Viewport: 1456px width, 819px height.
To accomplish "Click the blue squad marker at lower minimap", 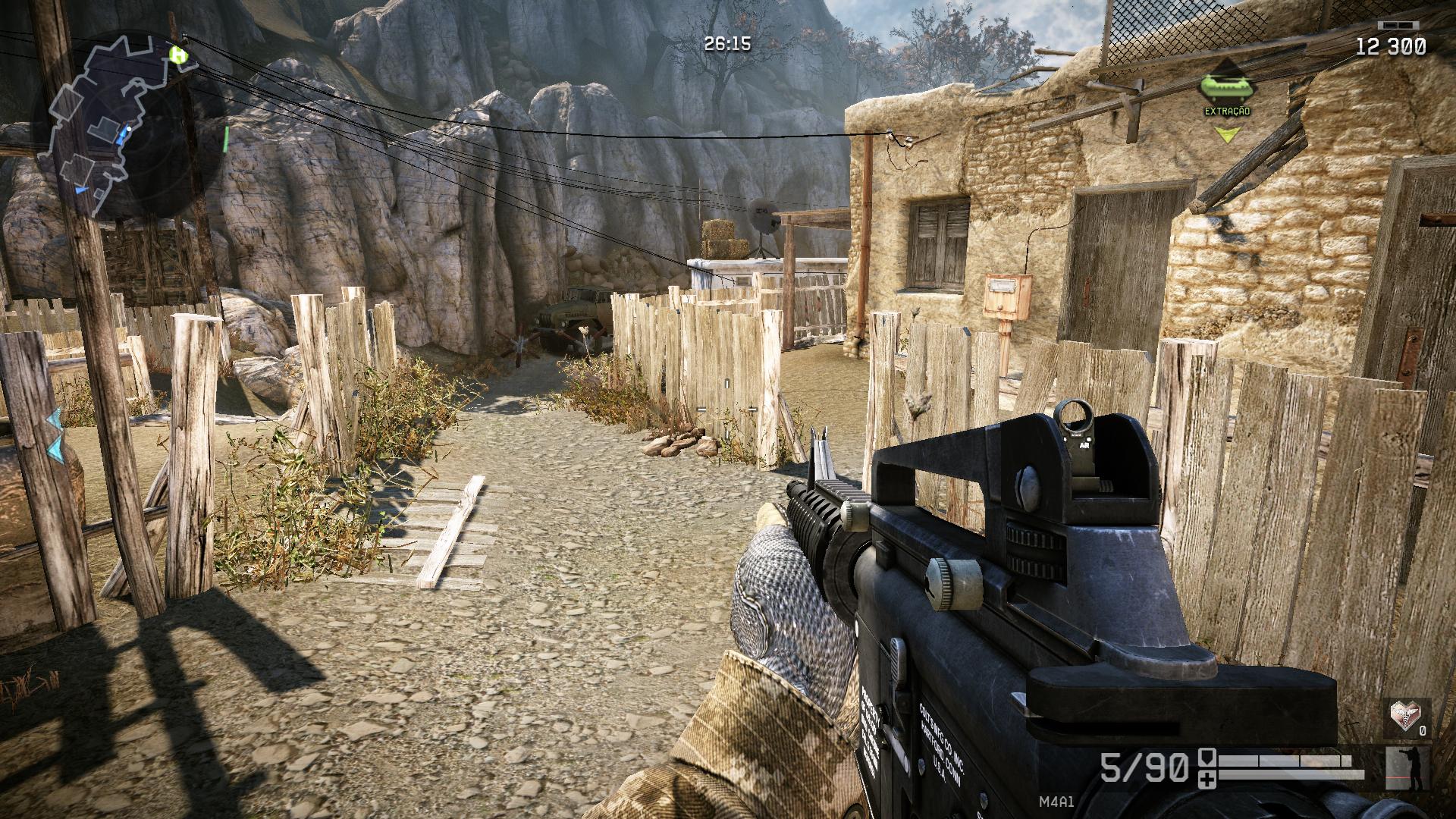I will click(x=81, y=190).
